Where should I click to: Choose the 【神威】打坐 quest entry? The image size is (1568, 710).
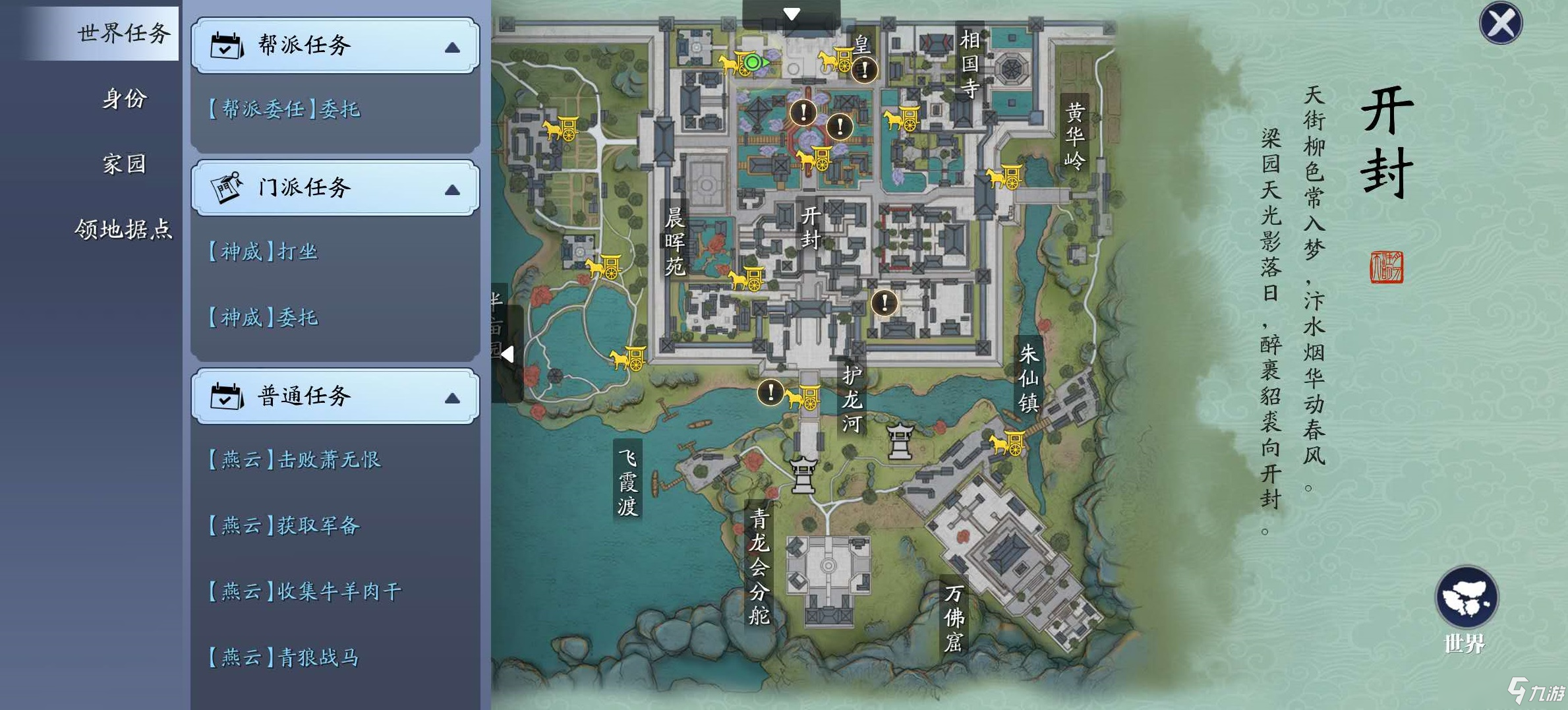264,251
